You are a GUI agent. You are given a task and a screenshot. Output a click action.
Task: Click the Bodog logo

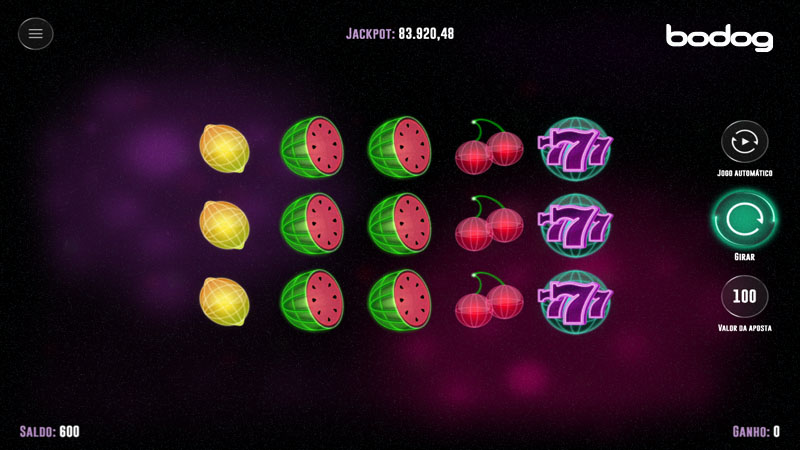point(719,37)
